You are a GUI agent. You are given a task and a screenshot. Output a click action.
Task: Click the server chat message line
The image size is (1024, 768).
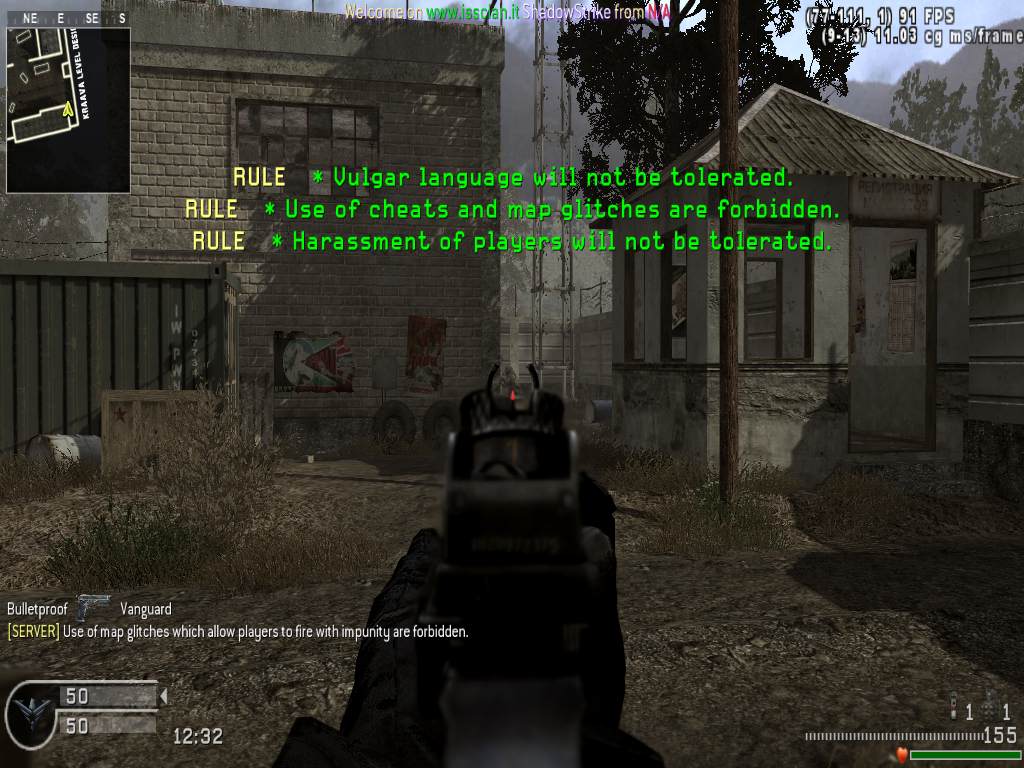pyautogui.click(x=238, y=632)
